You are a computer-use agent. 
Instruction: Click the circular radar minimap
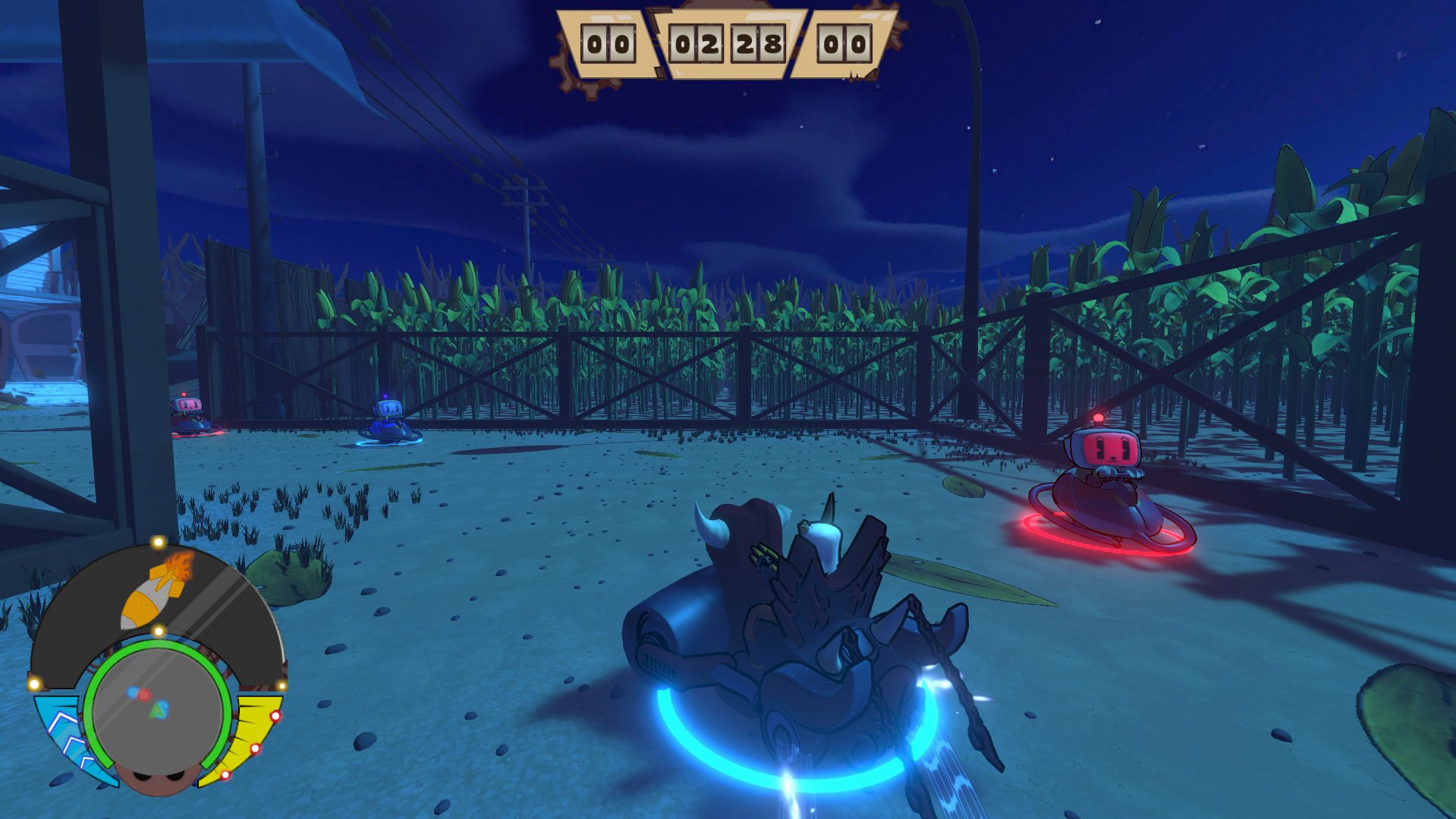(157, 710)
